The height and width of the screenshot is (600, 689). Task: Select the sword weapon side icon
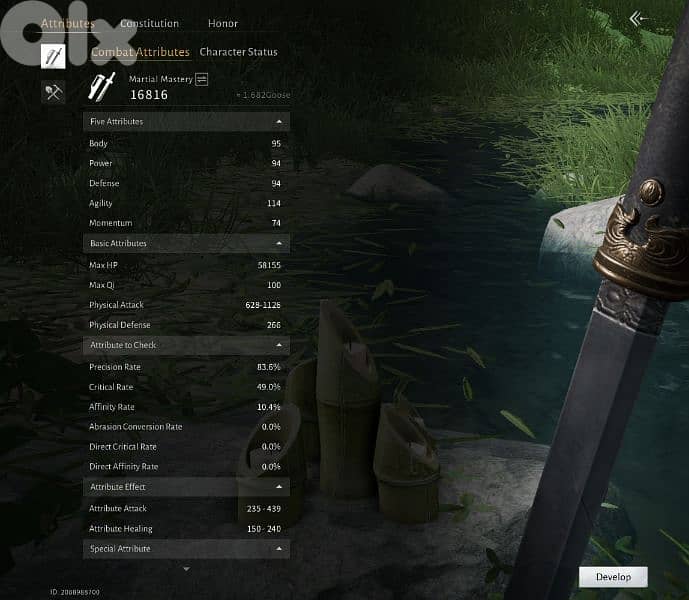point(53,56)
